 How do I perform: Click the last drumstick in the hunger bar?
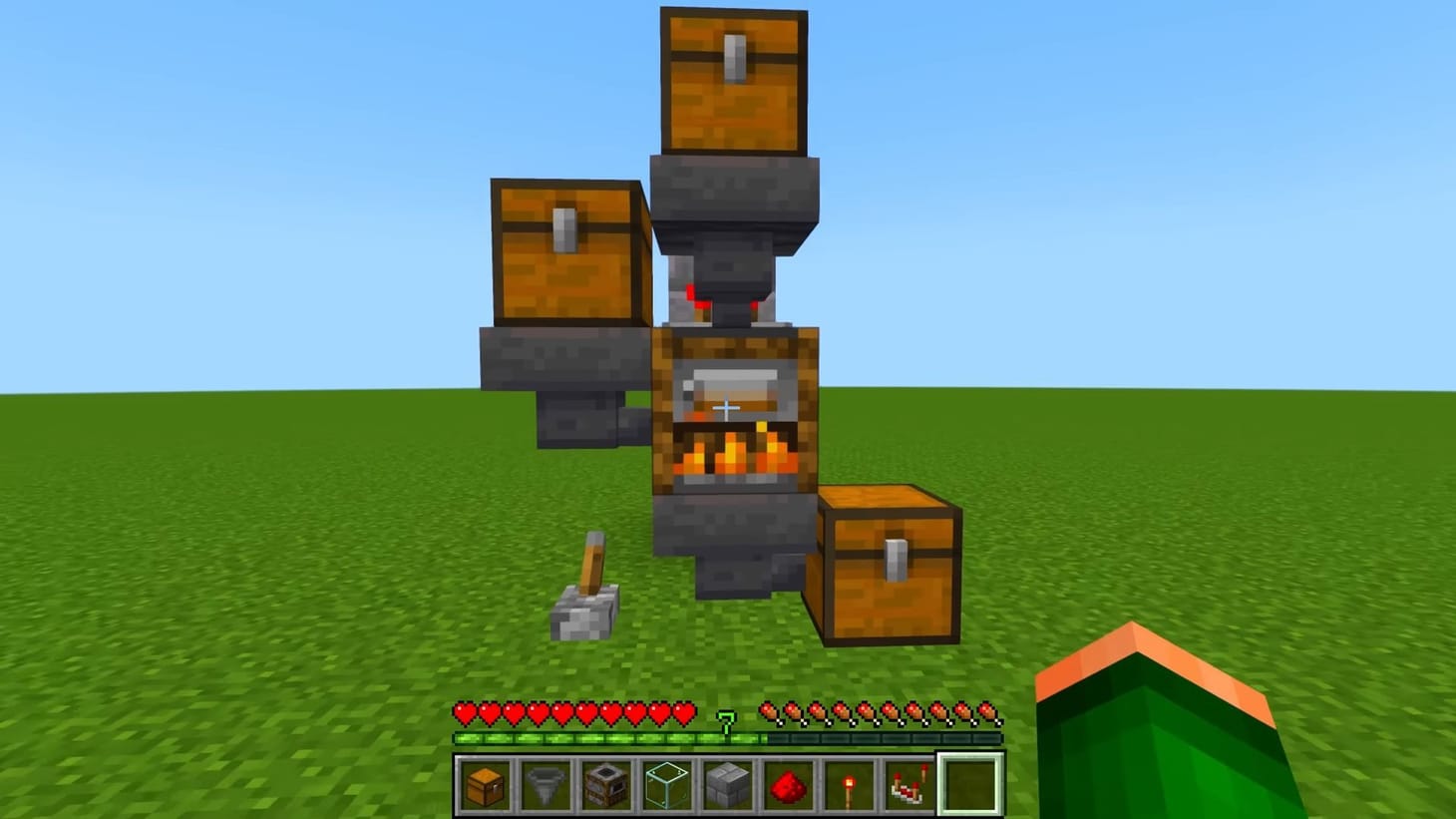[x=989, y=710]
